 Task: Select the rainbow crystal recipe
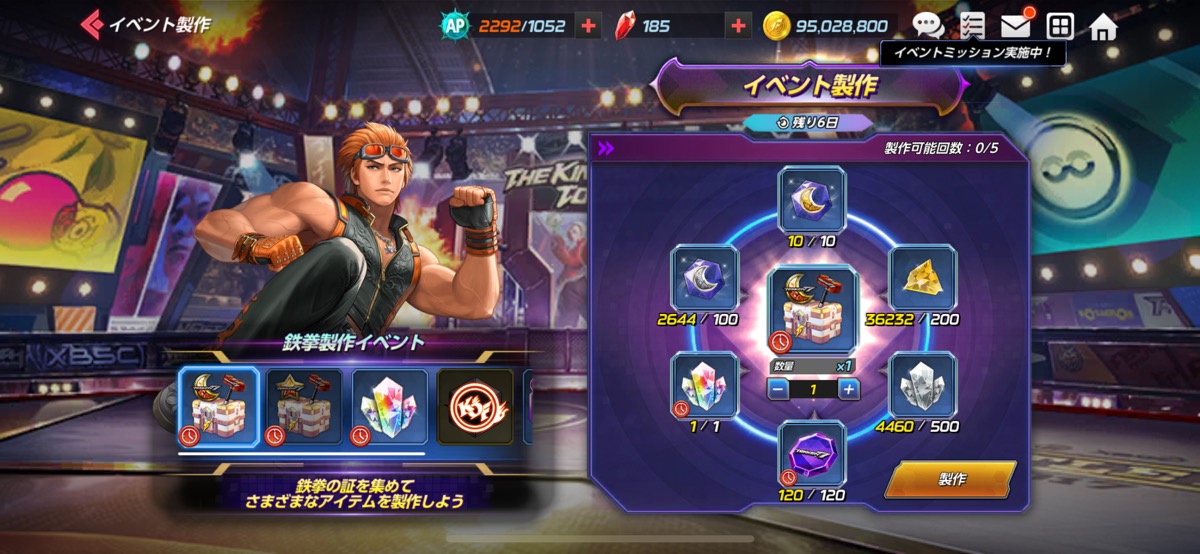click(x=390, y=406)
